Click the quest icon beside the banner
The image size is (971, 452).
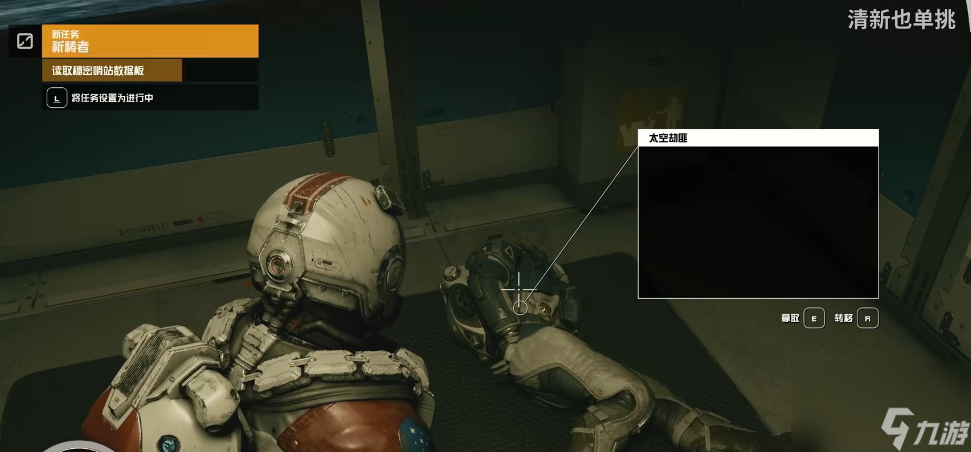click(x=25, y=41)
